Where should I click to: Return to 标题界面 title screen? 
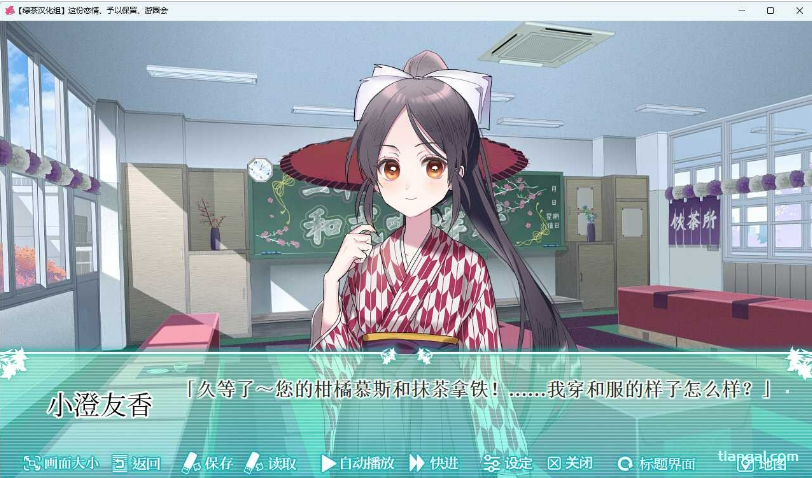[x=657, y=463]
